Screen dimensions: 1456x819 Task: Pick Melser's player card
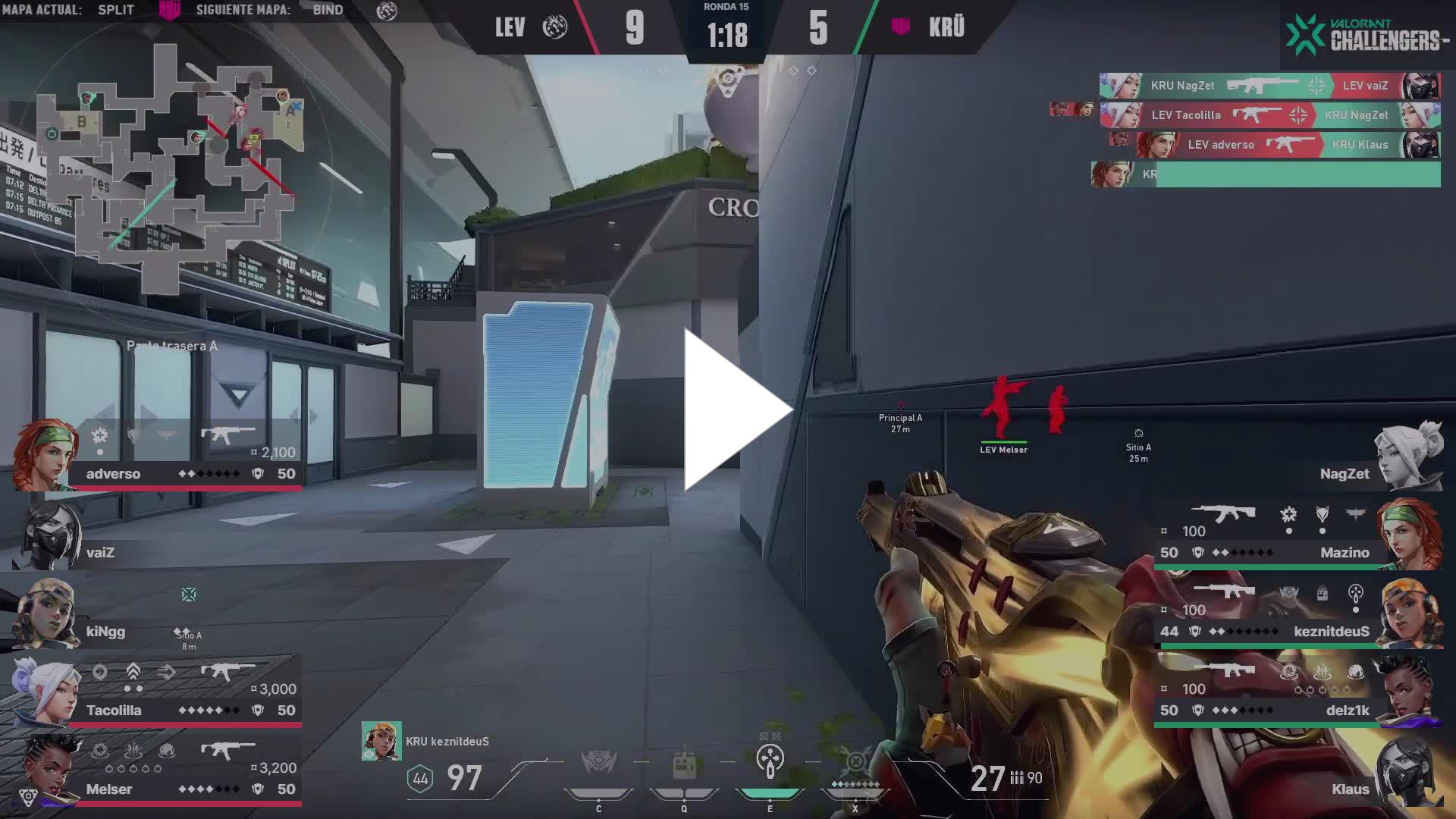pyautogui.click(x=159, y=772)
